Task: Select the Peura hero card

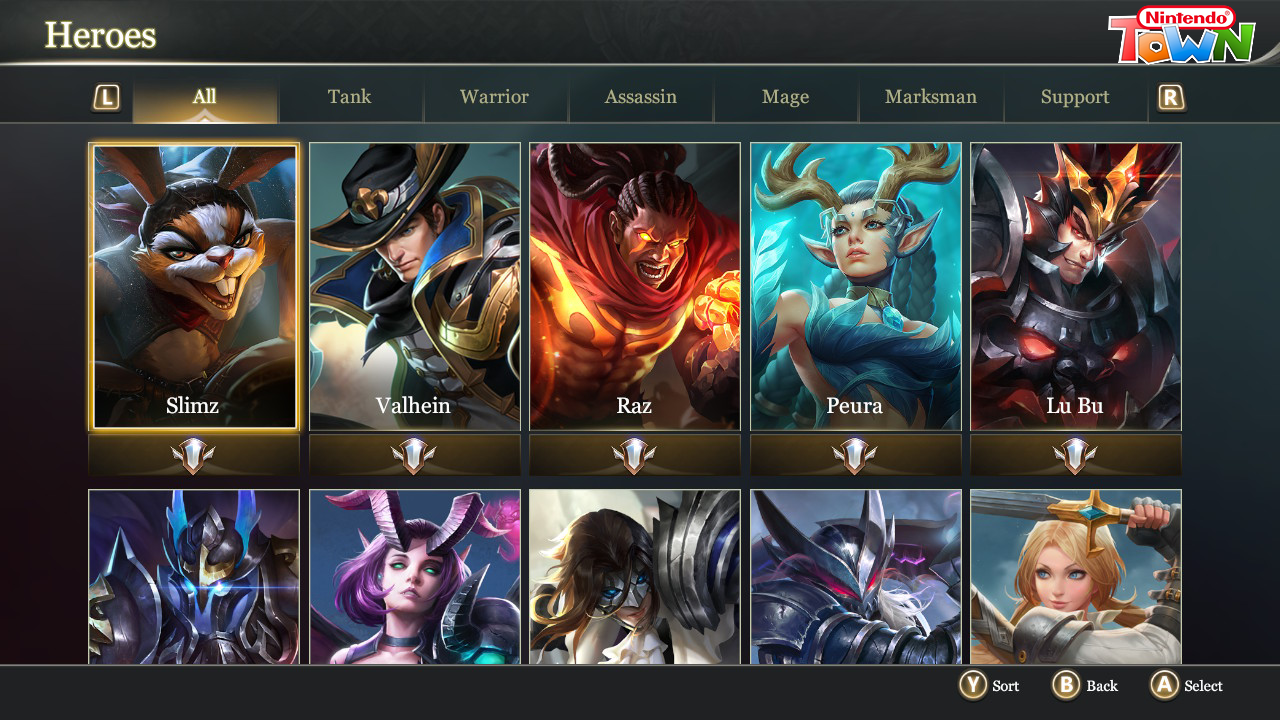Action: point(856,287)
